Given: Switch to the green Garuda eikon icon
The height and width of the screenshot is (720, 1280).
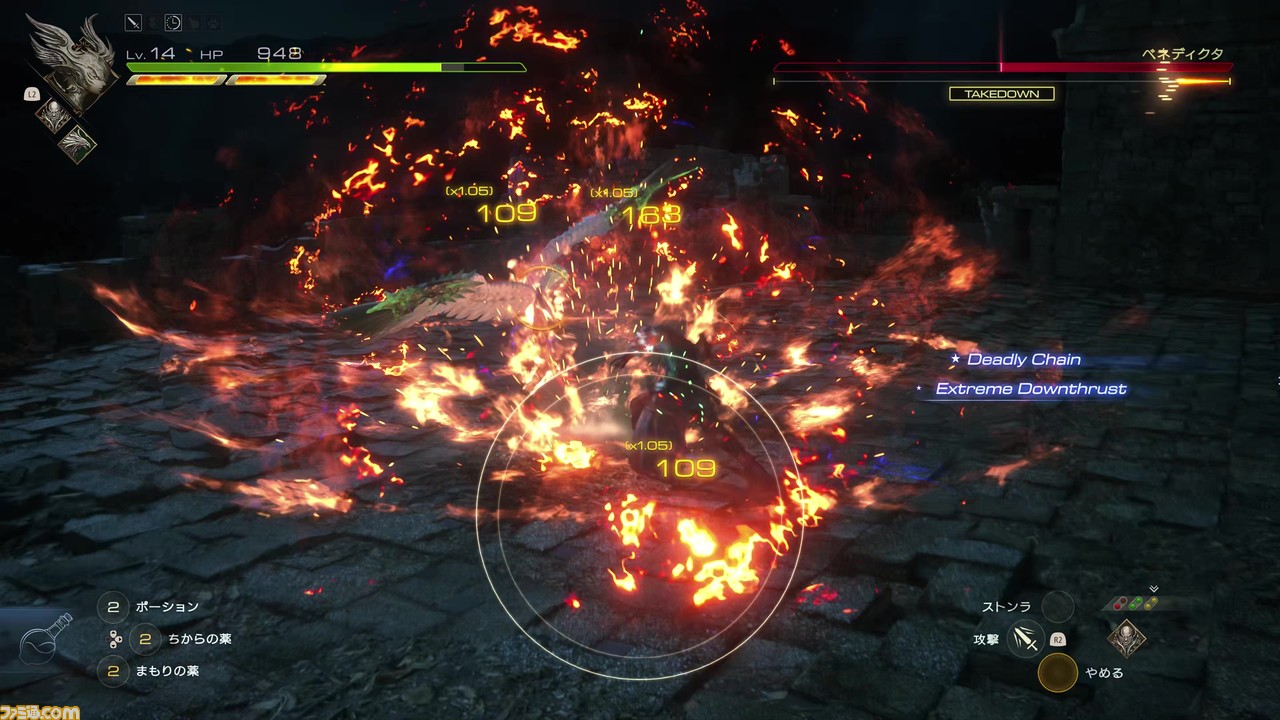Looking at the screenshot, I should pyautogui.click(x=76, y=144).
